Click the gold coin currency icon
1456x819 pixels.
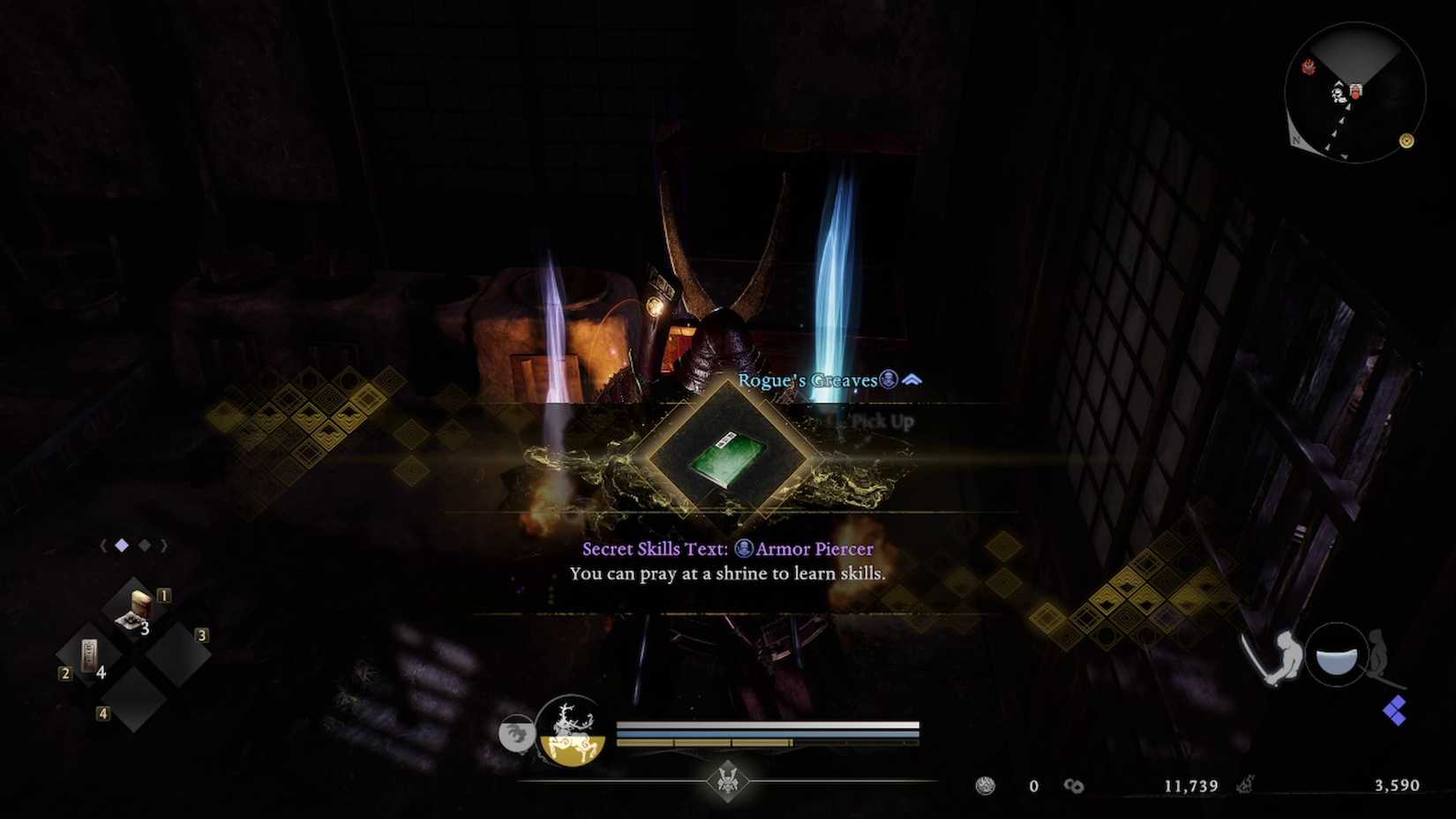pos(983,785)
